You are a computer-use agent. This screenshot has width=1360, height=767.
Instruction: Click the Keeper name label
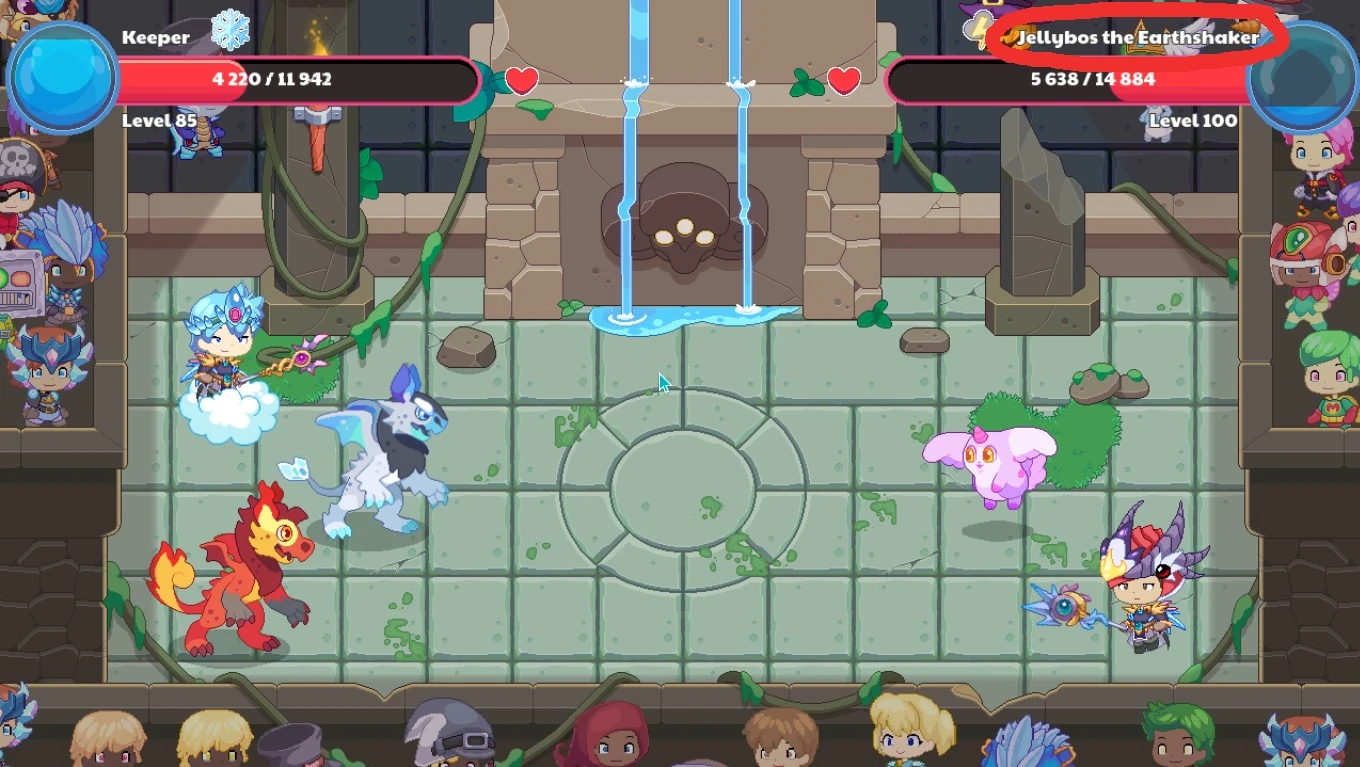[156, 37]
